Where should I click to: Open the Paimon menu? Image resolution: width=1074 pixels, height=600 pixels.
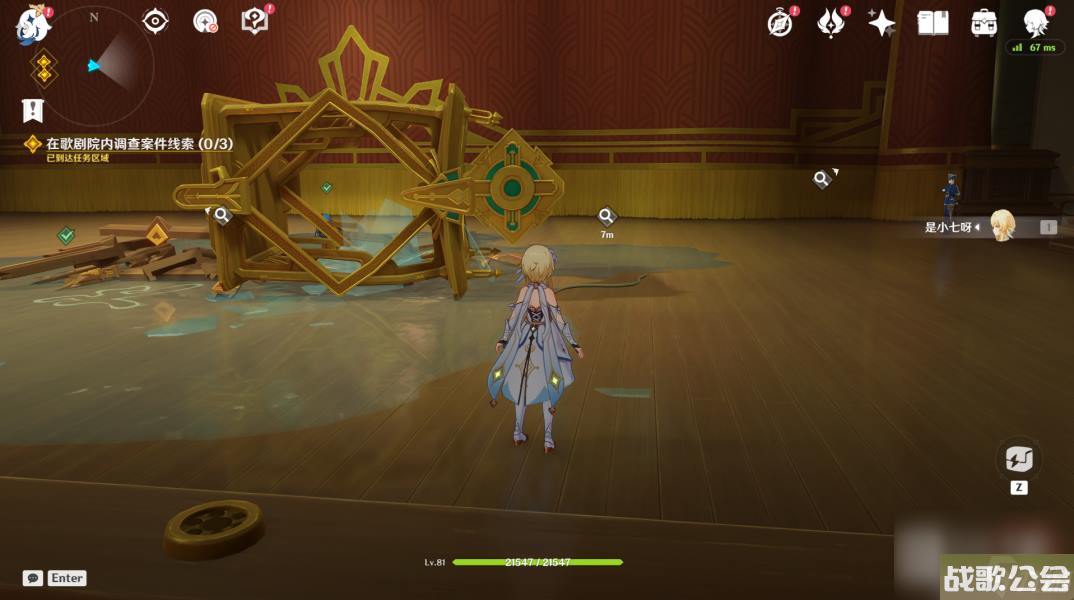32,24
